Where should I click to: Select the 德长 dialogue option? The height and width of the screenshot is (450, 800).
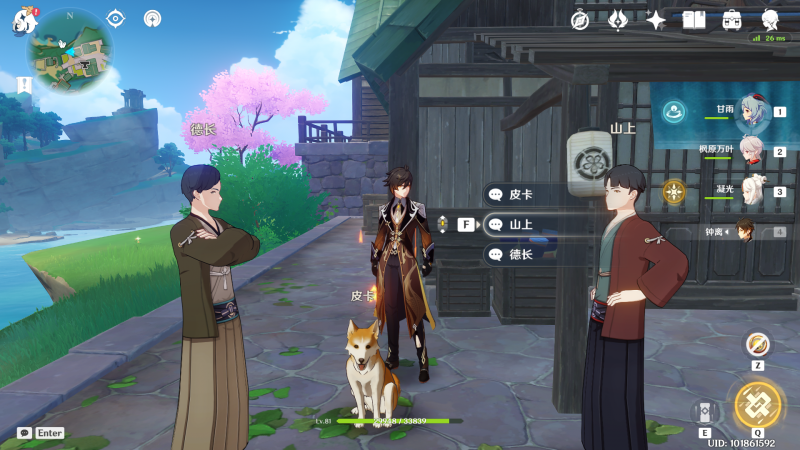tap(520, 255)
